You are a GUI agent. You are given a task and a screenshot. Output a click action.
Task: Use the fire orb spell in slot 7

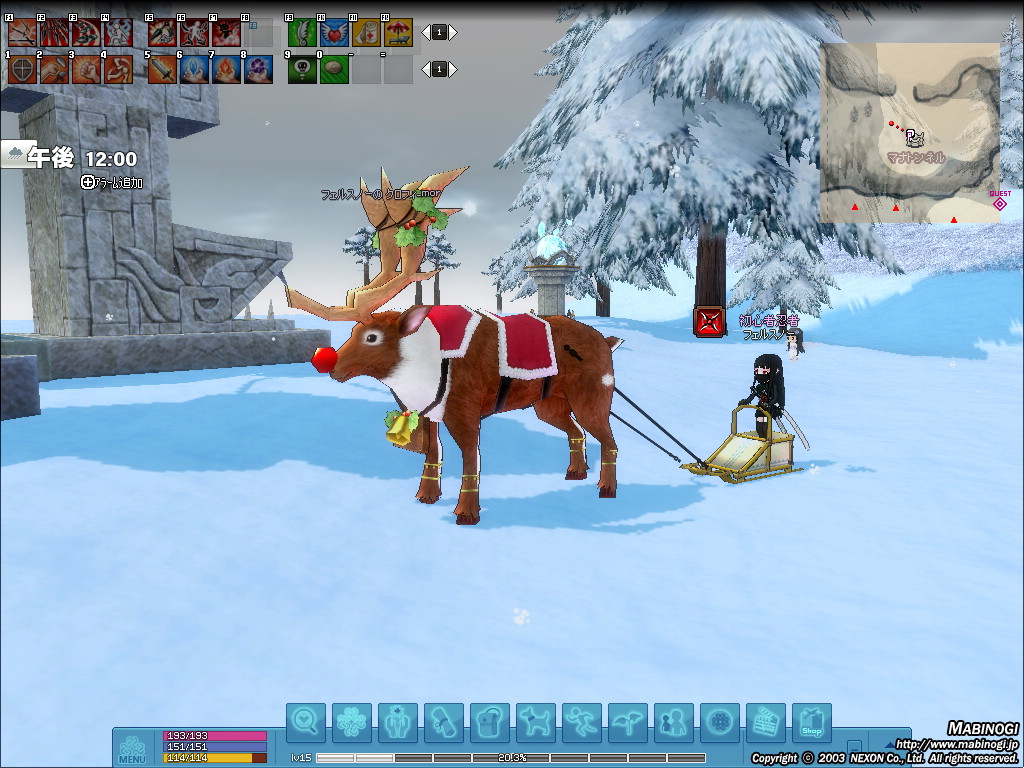coord(226,70)
